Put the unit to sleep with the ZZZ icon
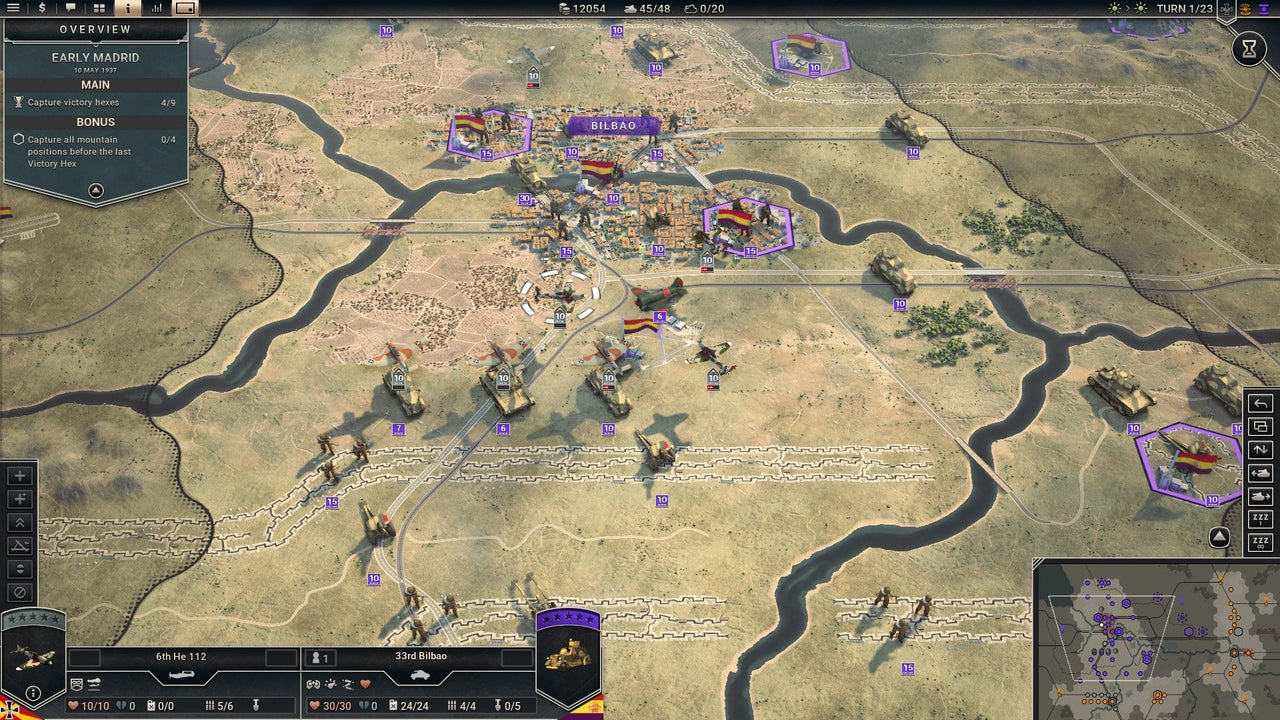1280x720 pixels. (x=1260, y=518)
